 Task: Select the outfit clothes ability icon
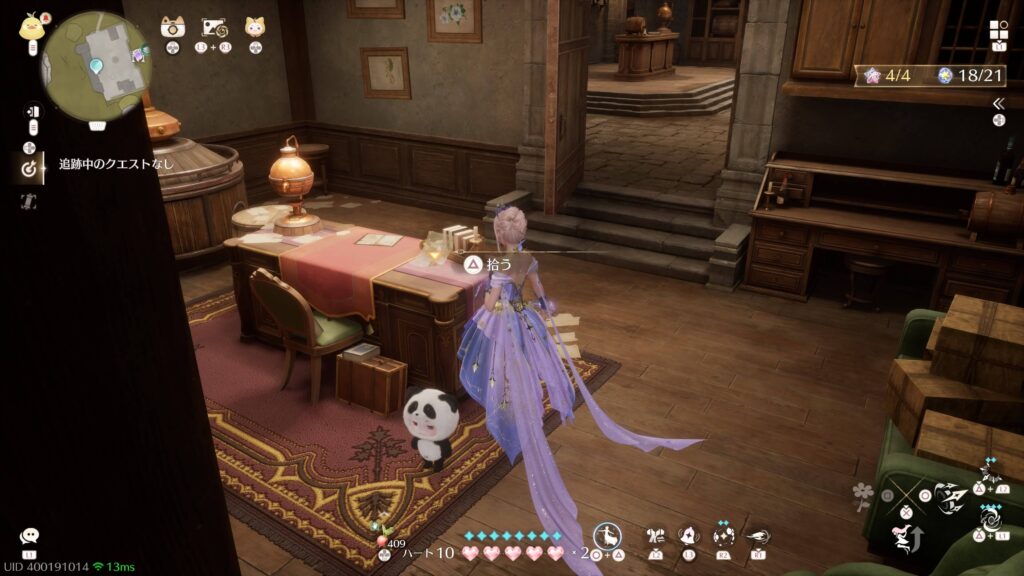[656, 536]
